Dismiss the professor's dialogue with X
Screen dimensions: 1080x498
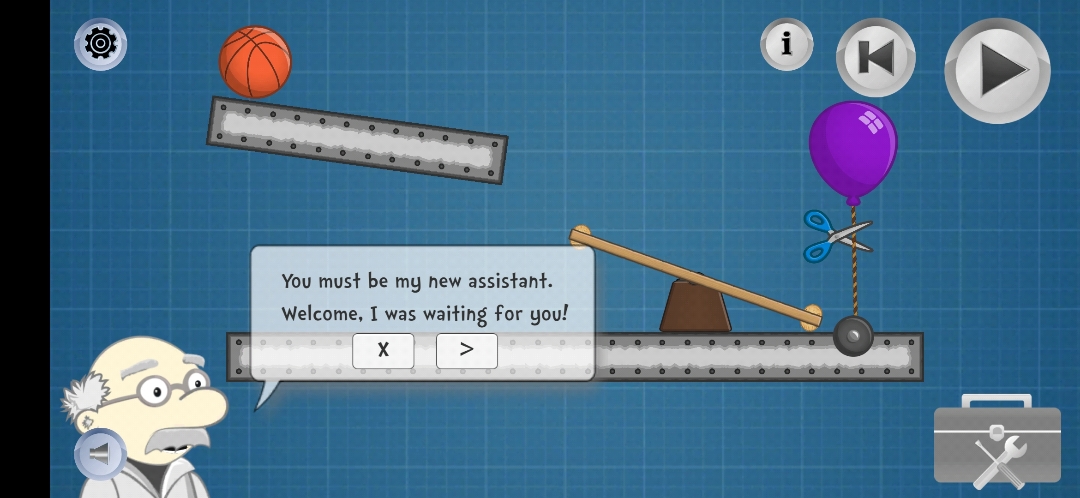coord(383,350)
